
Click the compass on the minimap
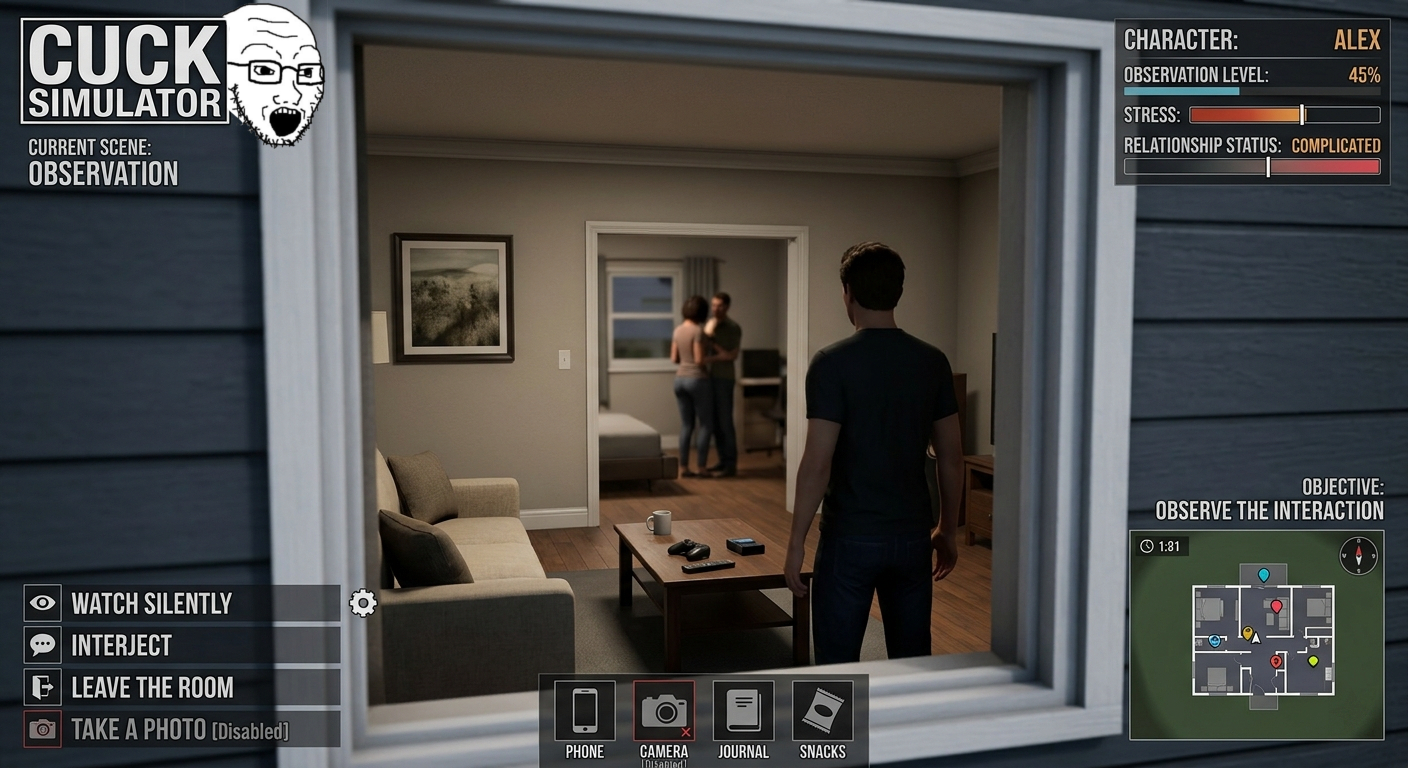(1358, 554)
